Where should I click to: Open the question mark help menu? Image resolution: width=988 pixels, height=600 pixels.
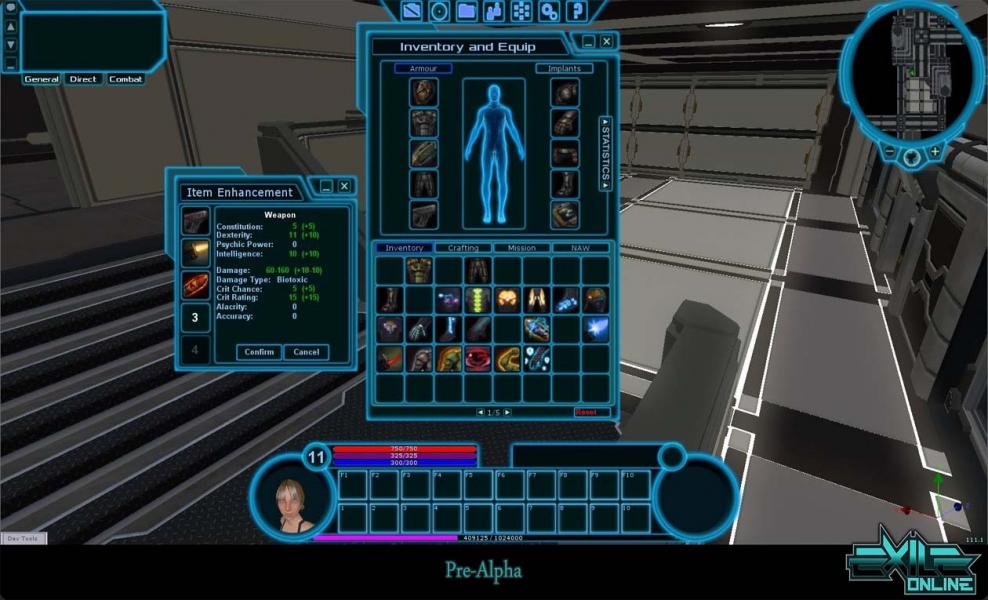point(576,11)
